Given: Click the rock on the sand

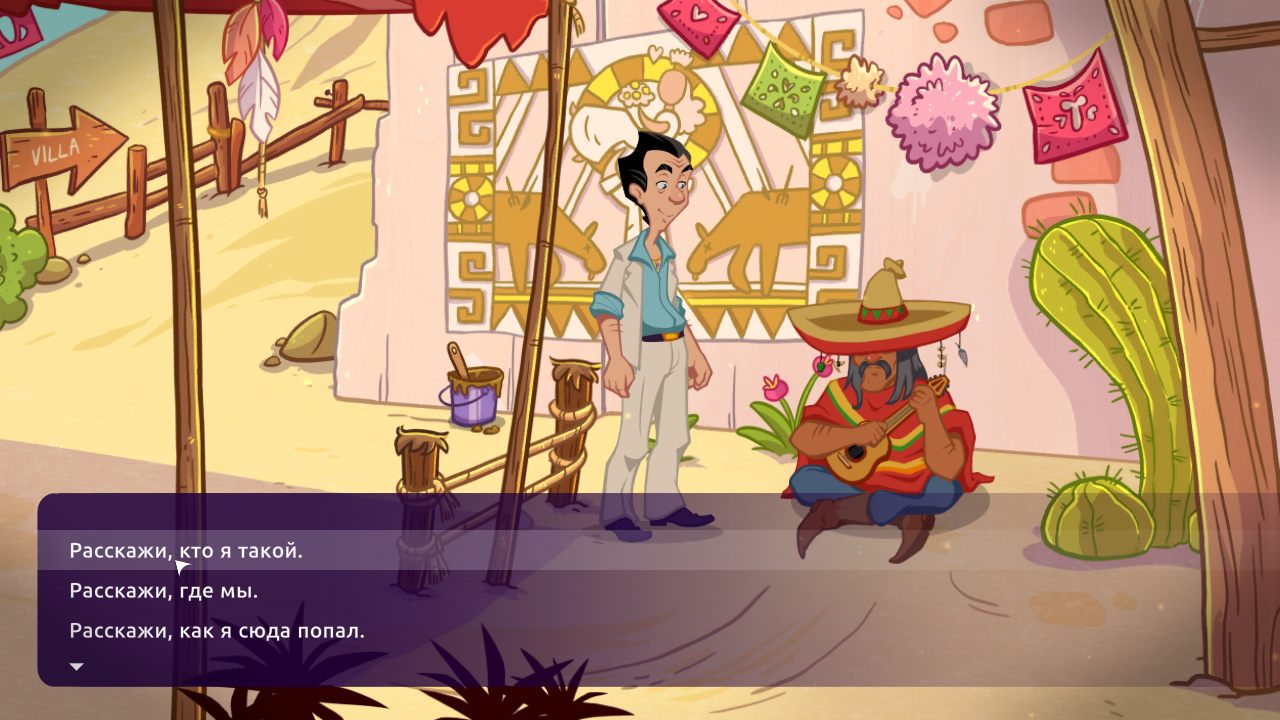Looking at the screenshot, I should click(305, 335).
